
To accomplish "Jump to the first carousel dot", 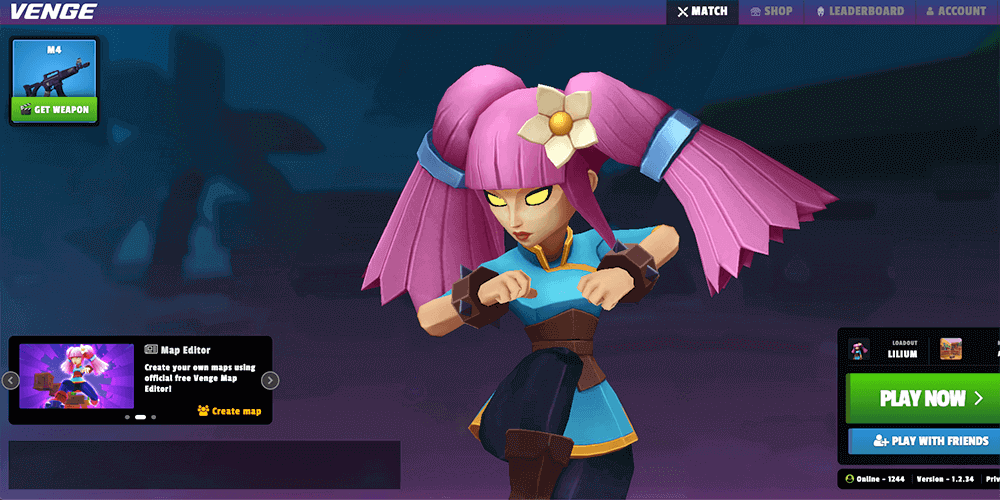I will [127, 417].
